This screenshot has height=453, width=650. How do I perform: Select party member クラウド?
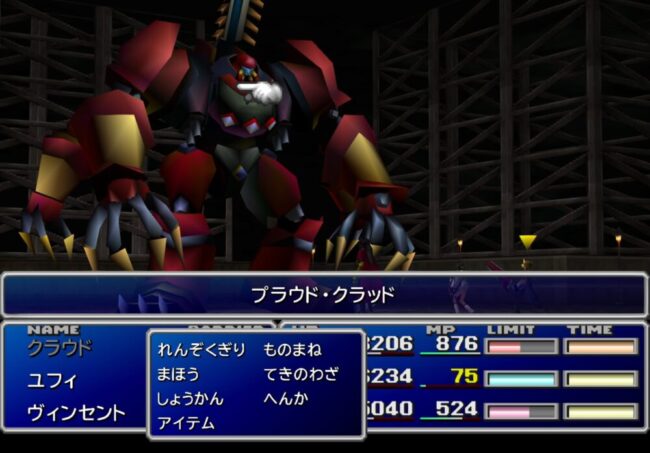tap(59, 348)
